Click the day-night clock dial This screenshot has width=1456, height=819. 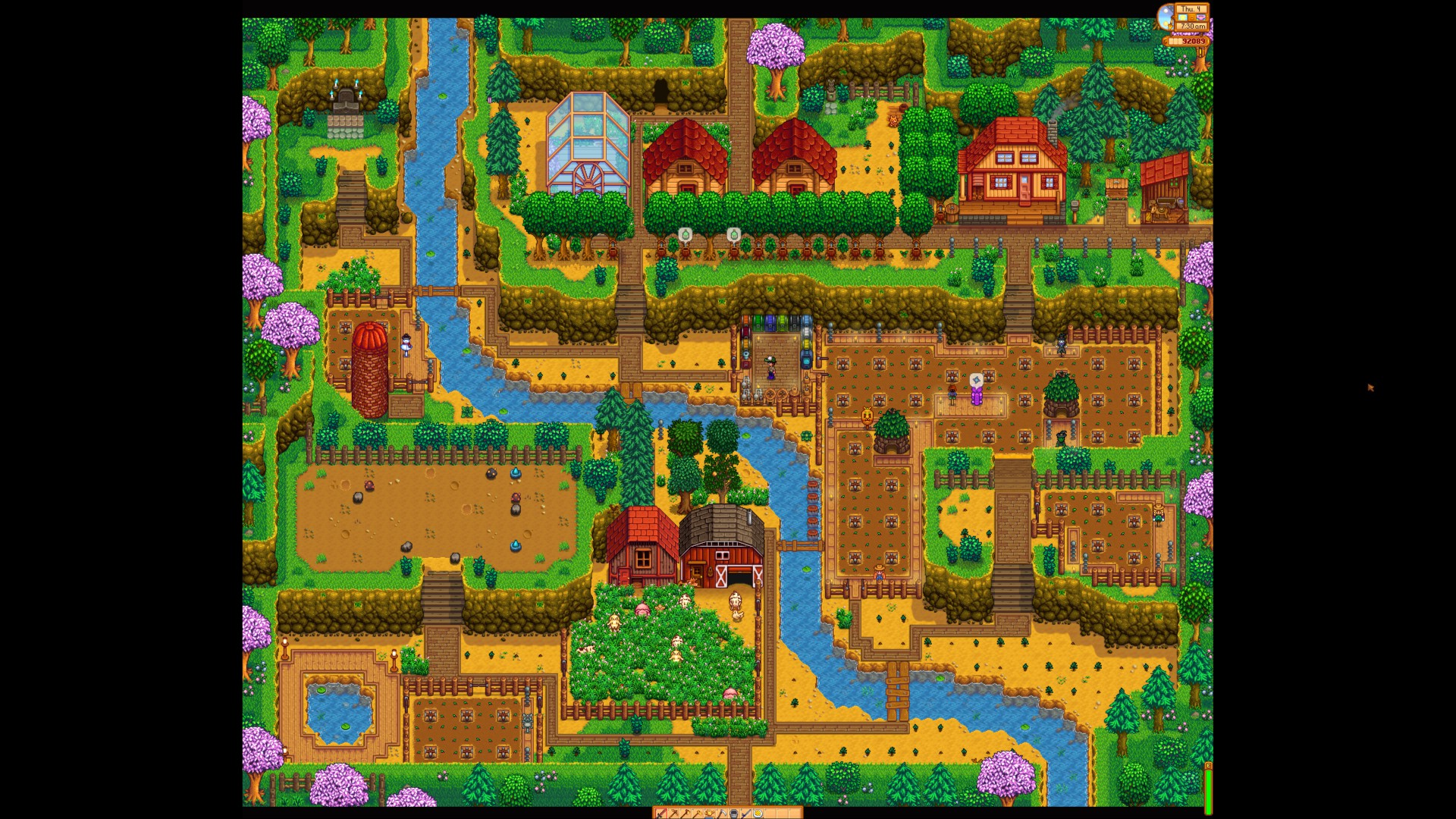coord(1166,17)
